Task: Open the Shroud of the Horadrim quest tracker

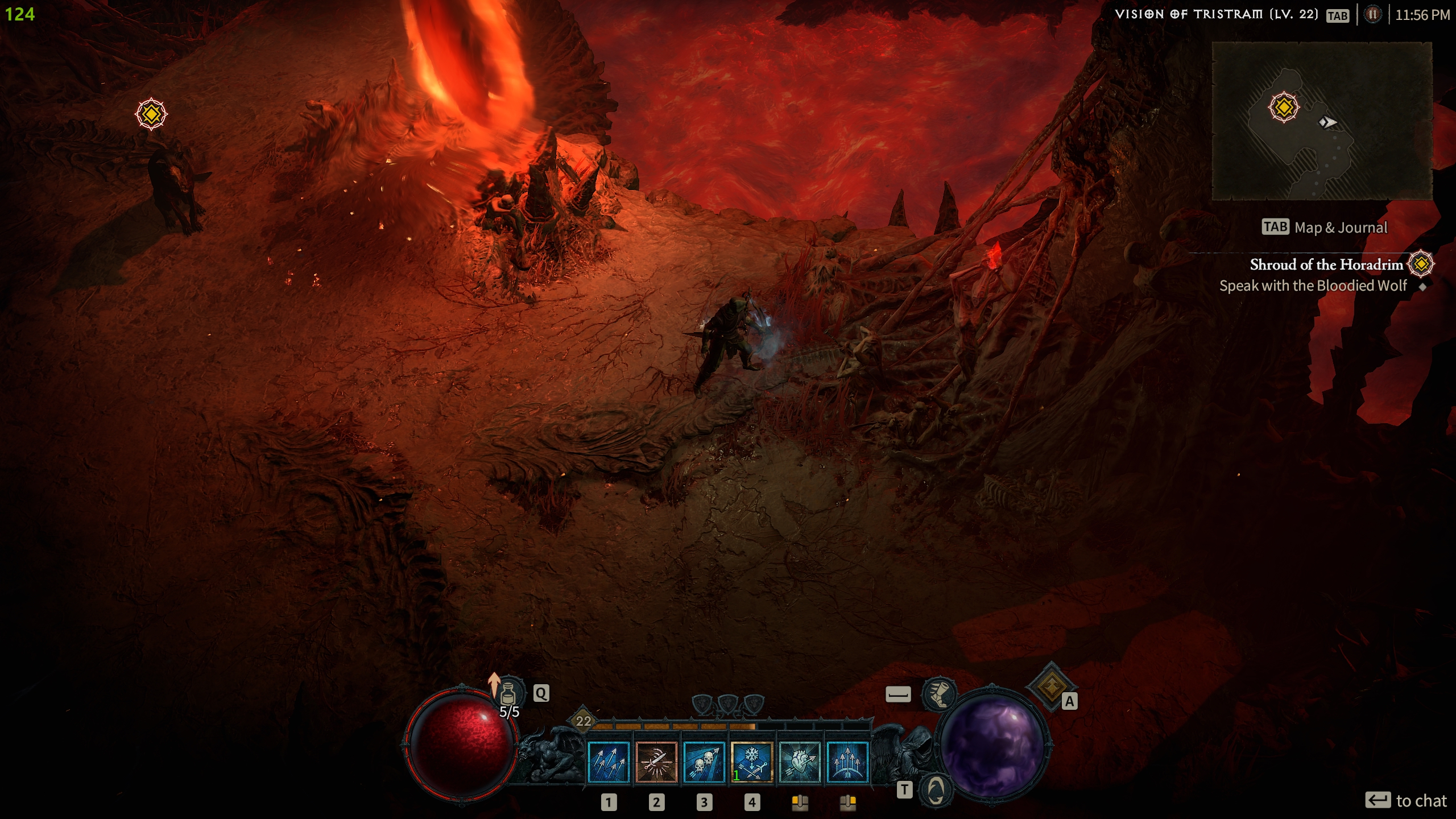Action: [x=1326, y=264]
